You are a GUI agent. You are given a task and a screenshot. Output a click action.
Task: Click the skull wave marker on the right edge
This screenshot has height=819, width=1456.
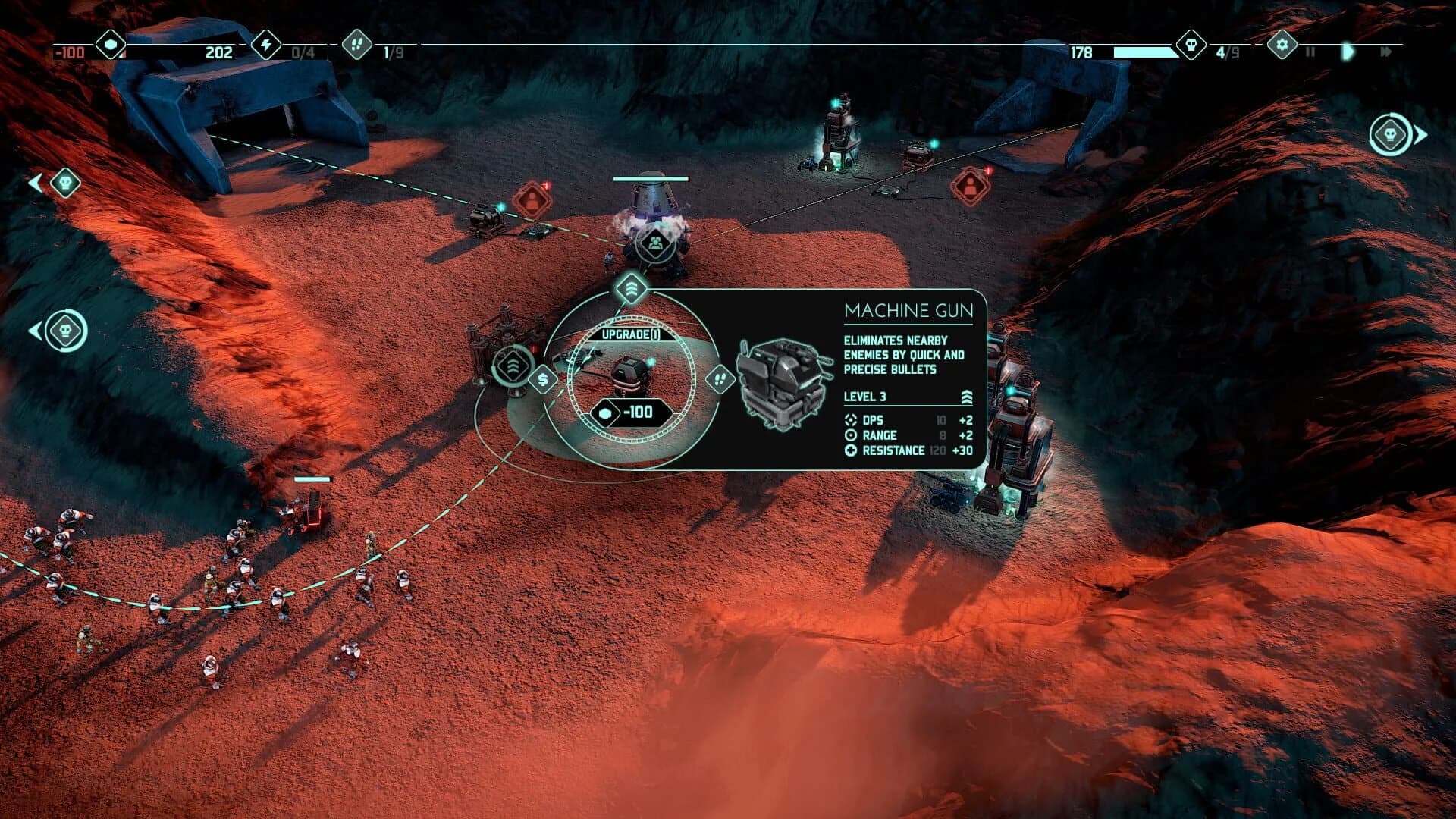[x=1391, y=133]
